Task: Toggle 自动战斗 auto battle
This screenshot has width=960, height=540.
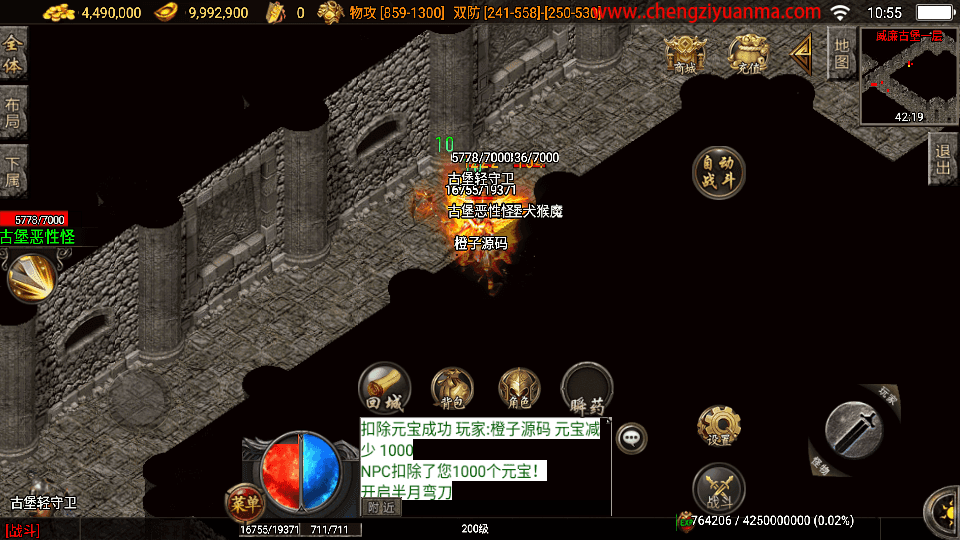Action: click(x=718, y=172)
